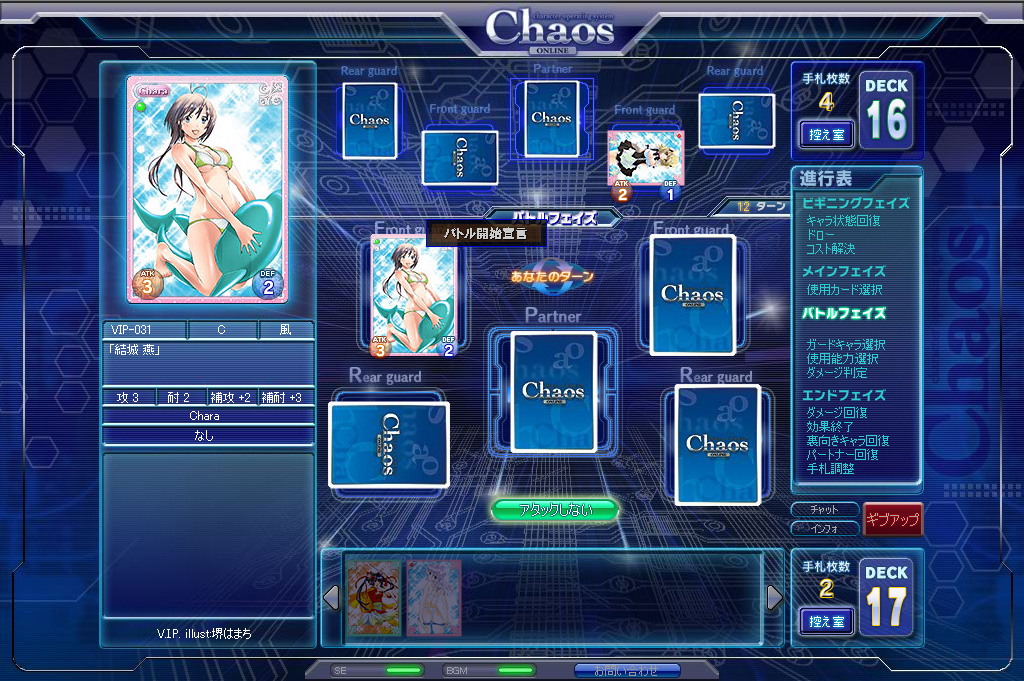
Task: Select your face-down right front guard card
Action: click(x=692, y=294)
